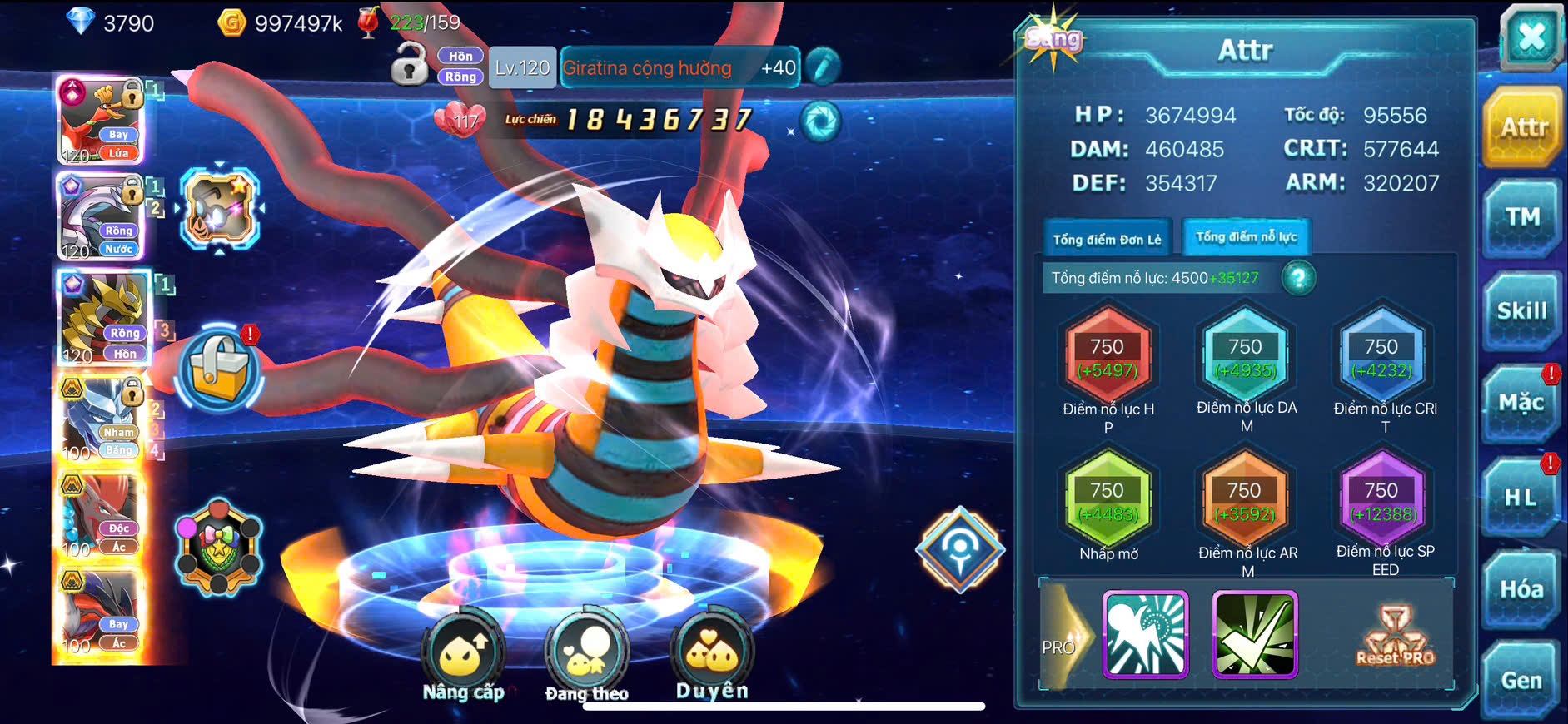Image resolution: width=1568 pixels, height=724 pixels.
Task: Choose the SPEED effort point hexagon
Action: [x=1381, y=501]
